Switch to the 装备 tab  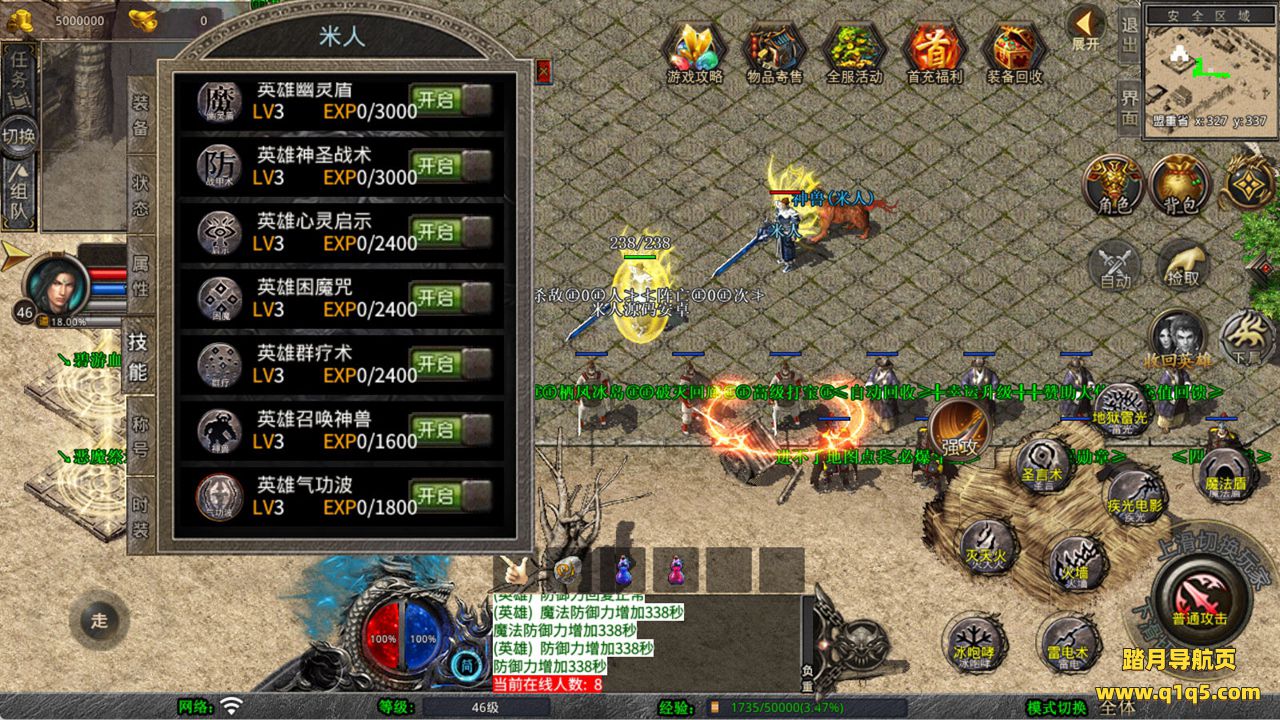pyautogui.click(x=141, y=114)
